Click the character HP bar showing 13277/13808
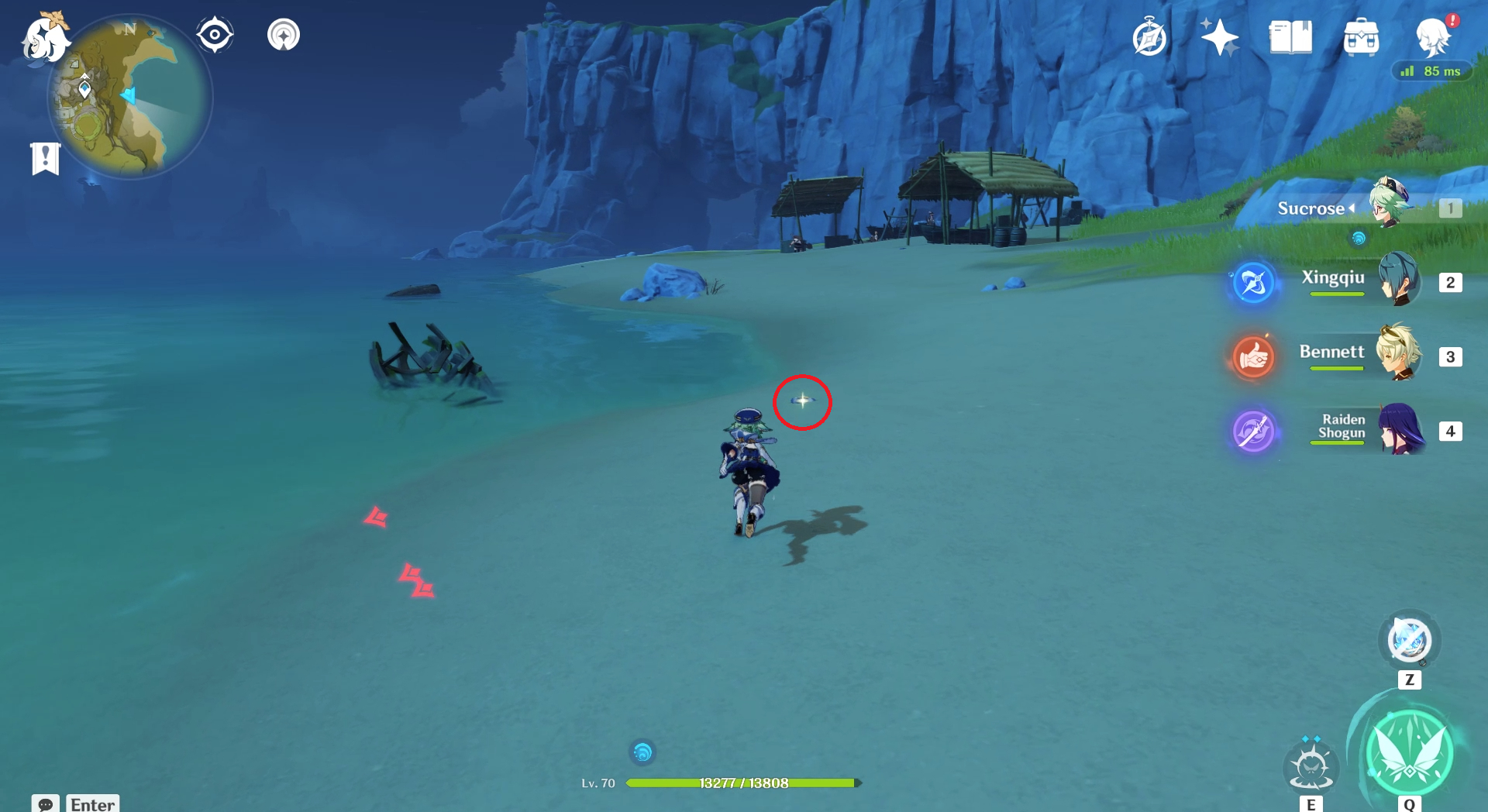This screenshot has width=1488, height=812. pyautogui.click(x=742, y=783)
